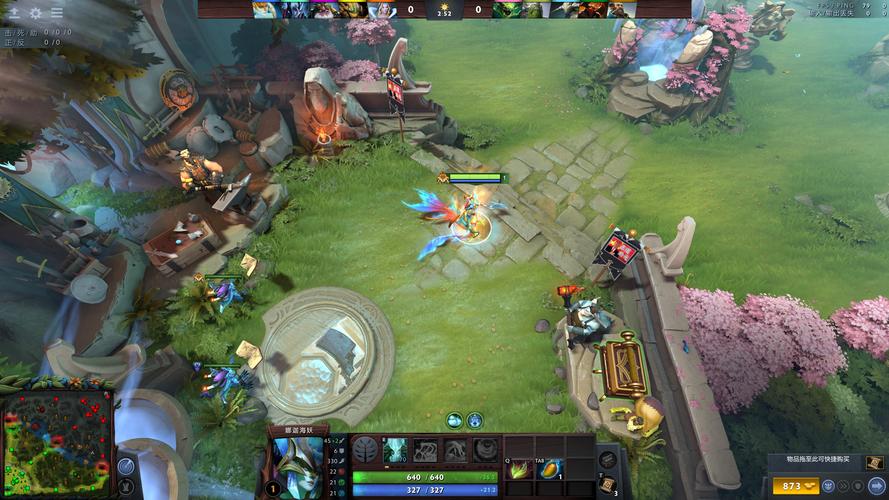Open settings via the gear icon

click(x=36, y=12)
